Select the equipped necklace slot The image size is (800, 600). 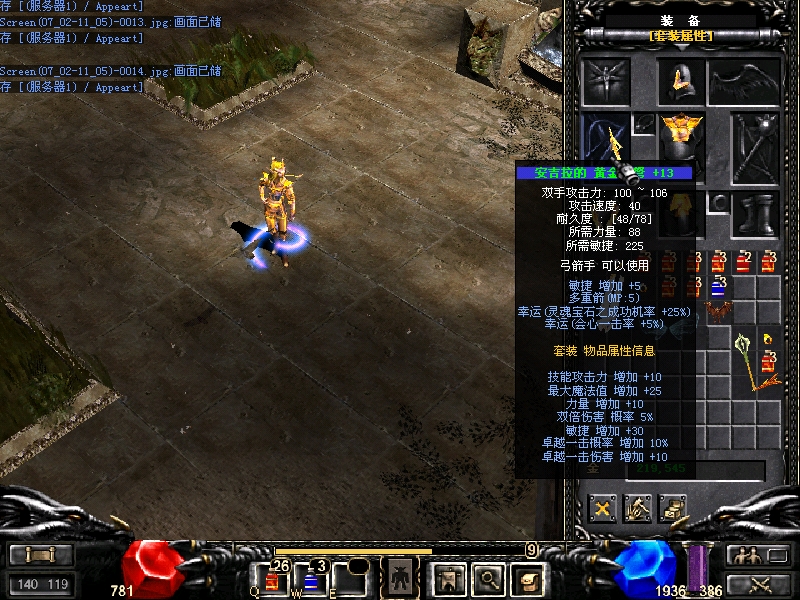pyautogui.click(x=644, y=123)
